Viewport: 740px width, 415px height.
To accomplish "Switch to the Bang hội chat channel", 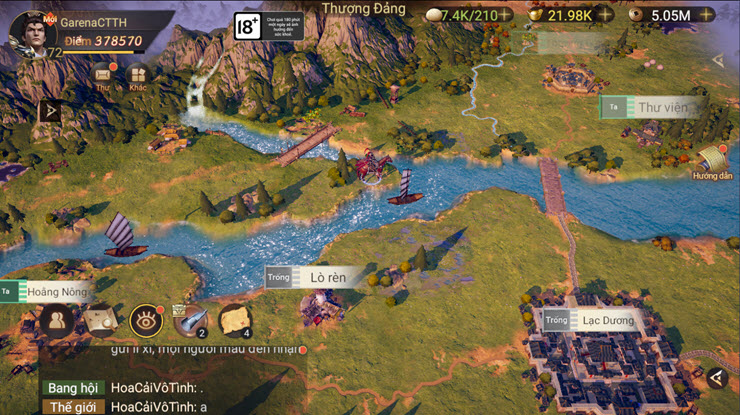I will (72, 387).
